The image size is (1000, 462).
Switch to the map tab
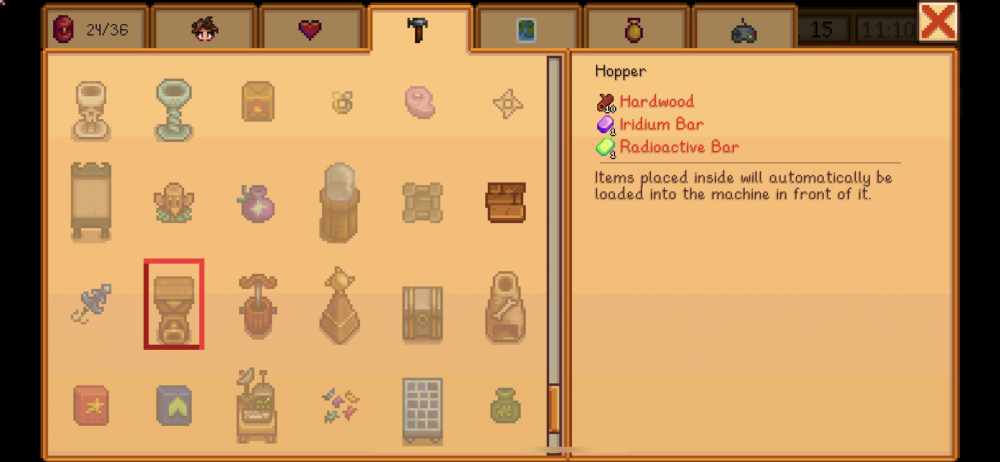pos(526,30)
